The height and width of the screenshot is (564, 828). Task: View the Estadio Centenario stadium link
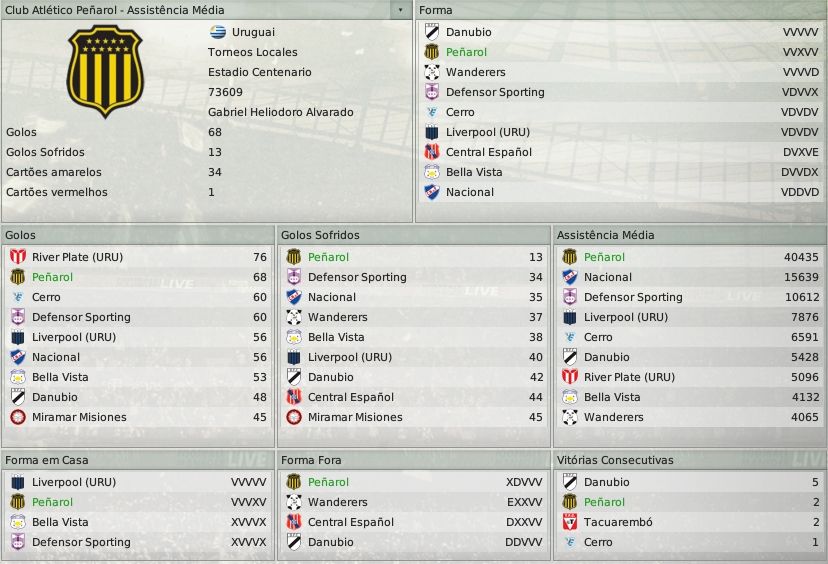(259, 72)
